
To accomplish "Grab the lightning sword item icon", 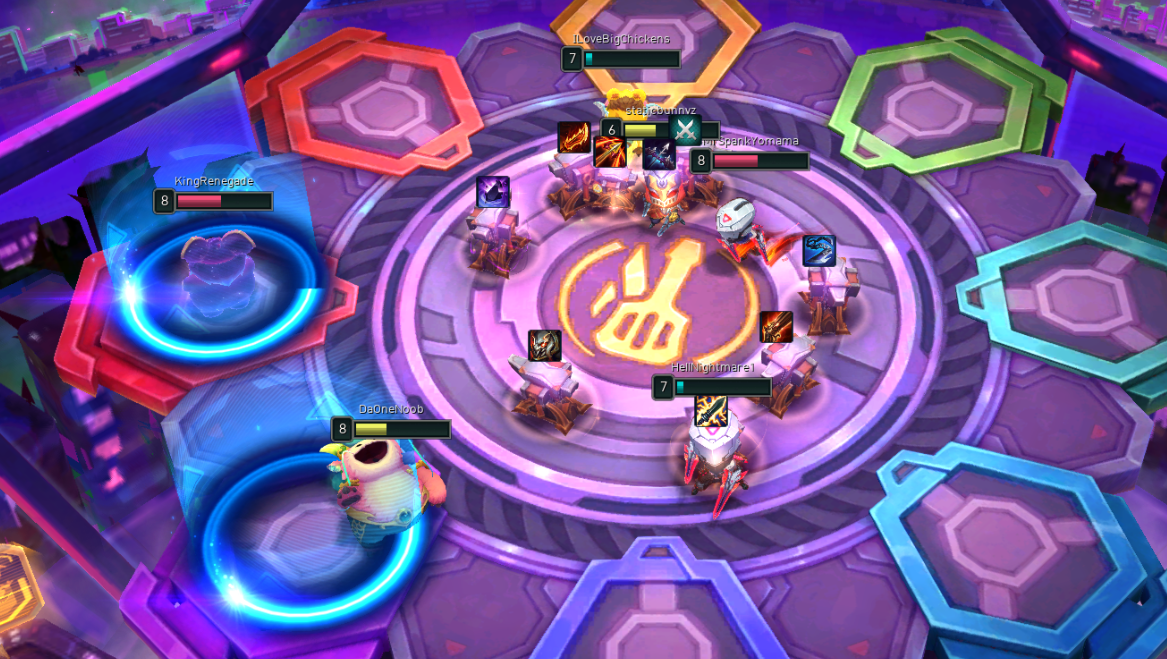I will (711, 410).
